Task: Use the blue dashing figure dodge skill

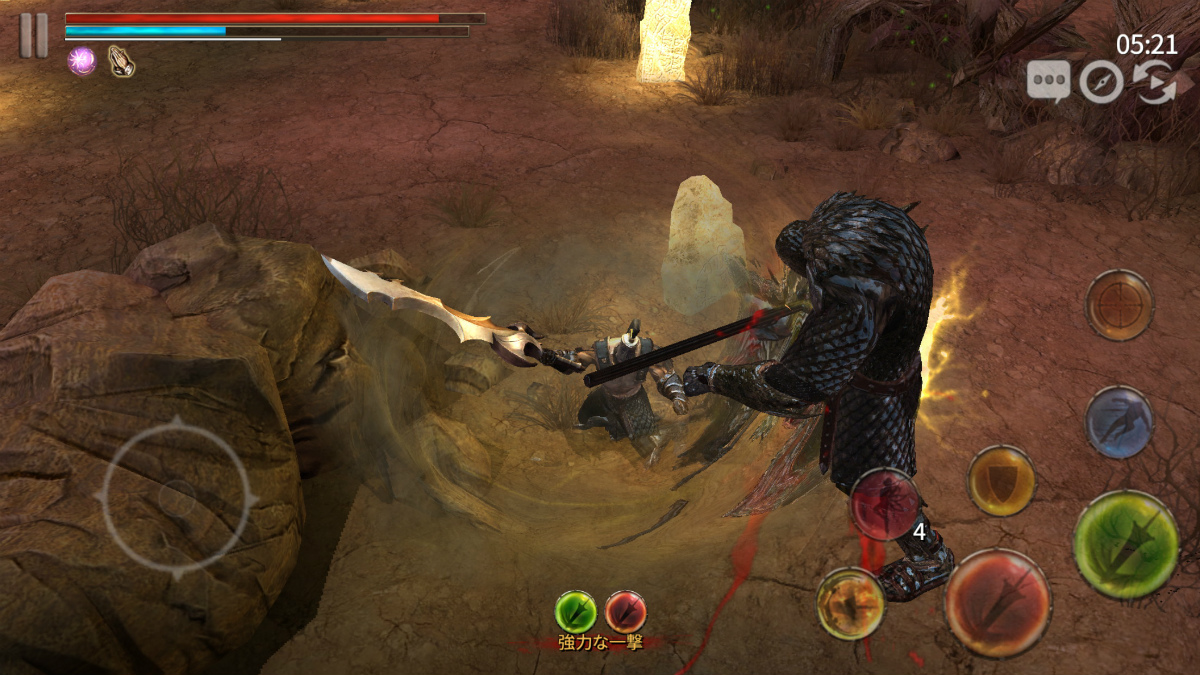Action: pos(1120,422)
